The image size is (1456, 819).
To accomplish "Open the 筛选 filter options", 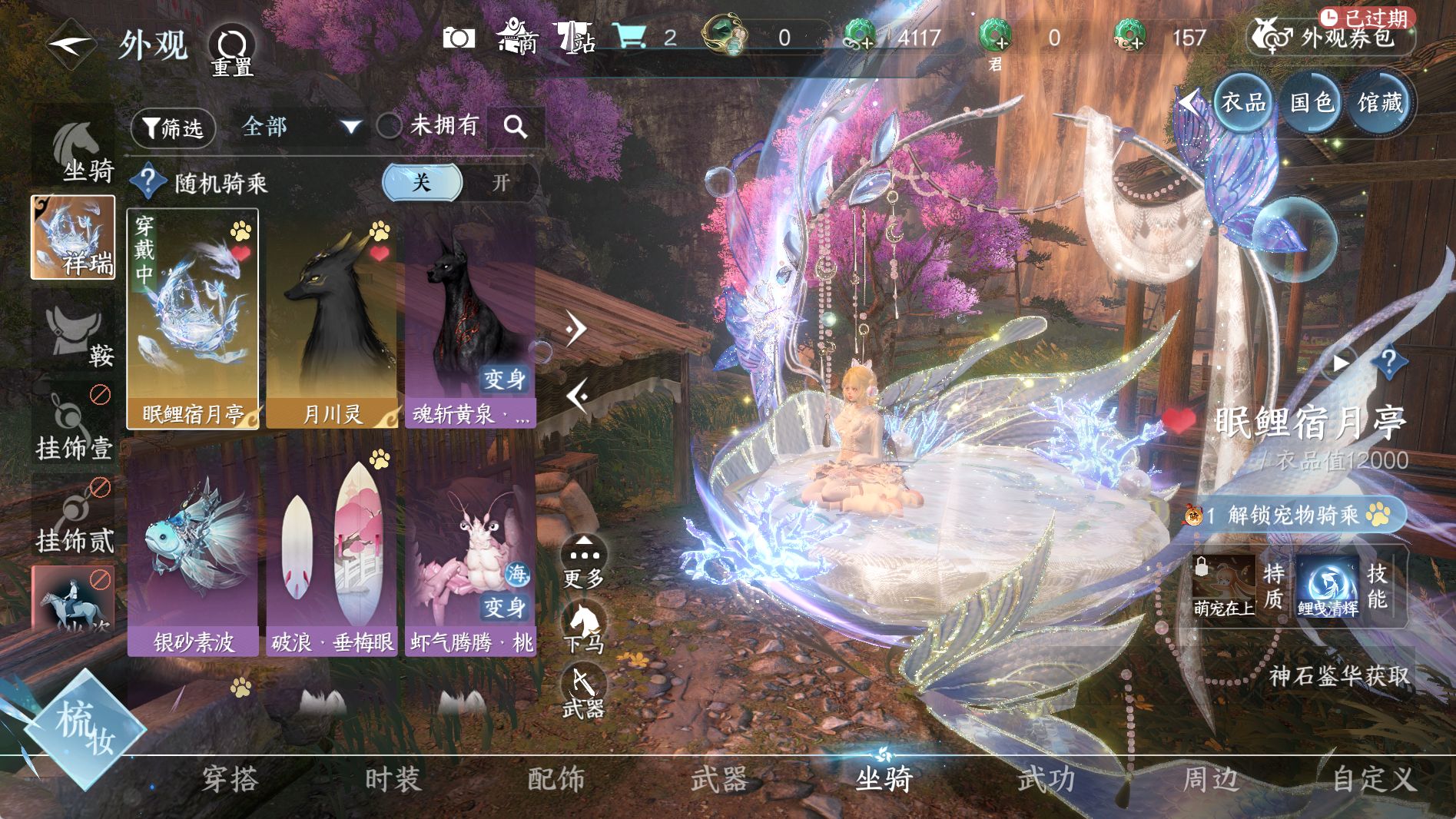I will click(173, 128).
